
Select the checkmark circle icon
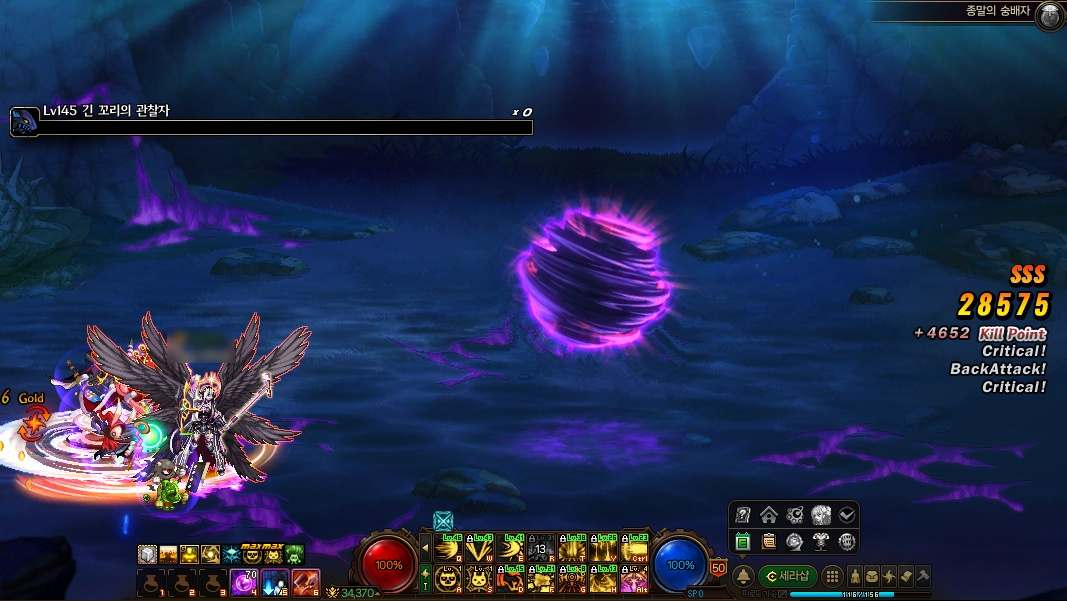pos(847,515)
